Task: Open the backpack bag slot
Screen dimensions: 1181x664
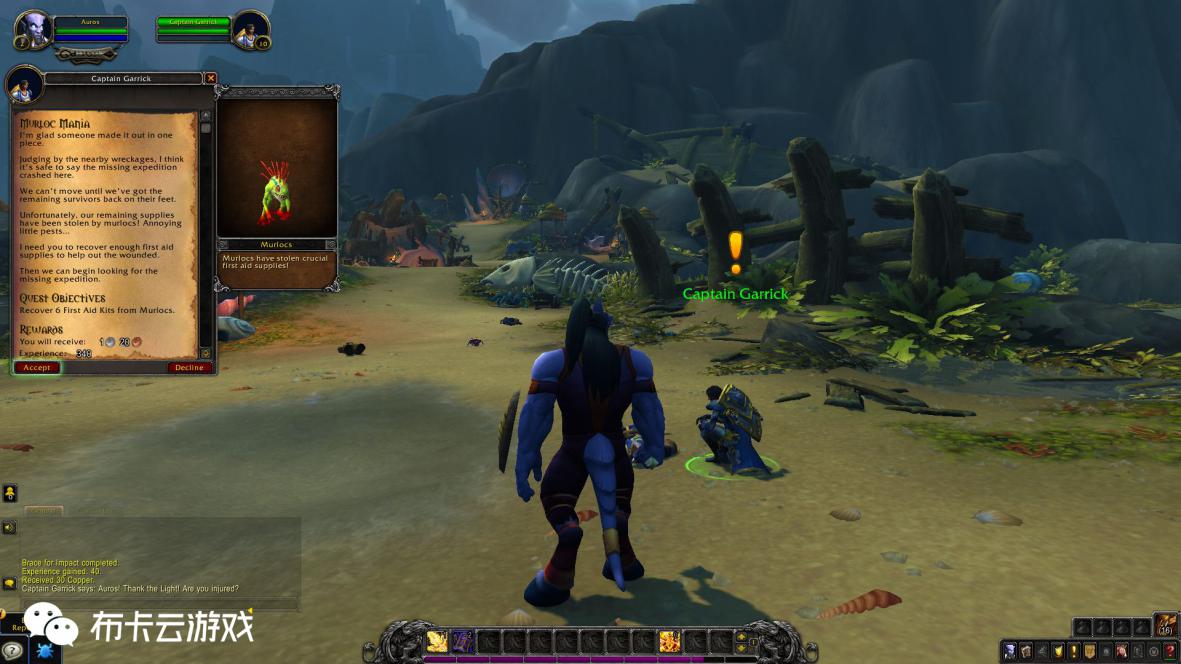Action: pos(1165,626)
